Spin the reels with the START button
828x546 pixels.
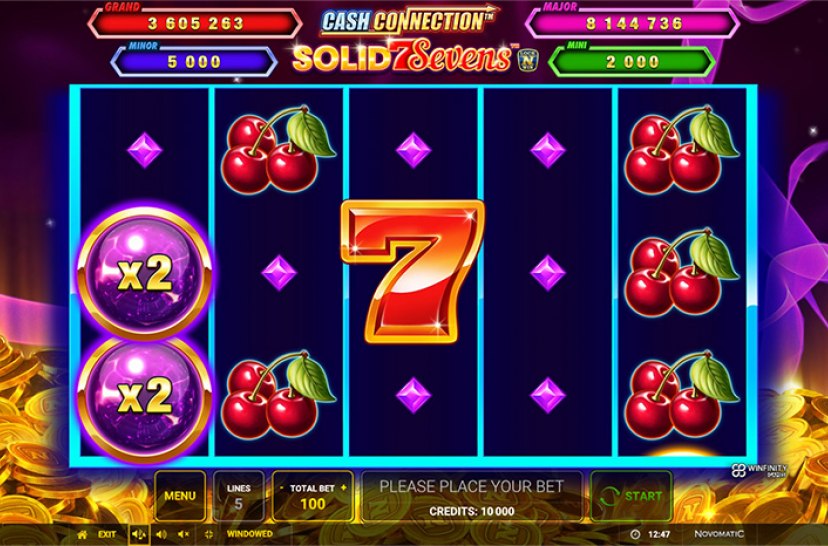pyautogui.click(x=631, y=495)
